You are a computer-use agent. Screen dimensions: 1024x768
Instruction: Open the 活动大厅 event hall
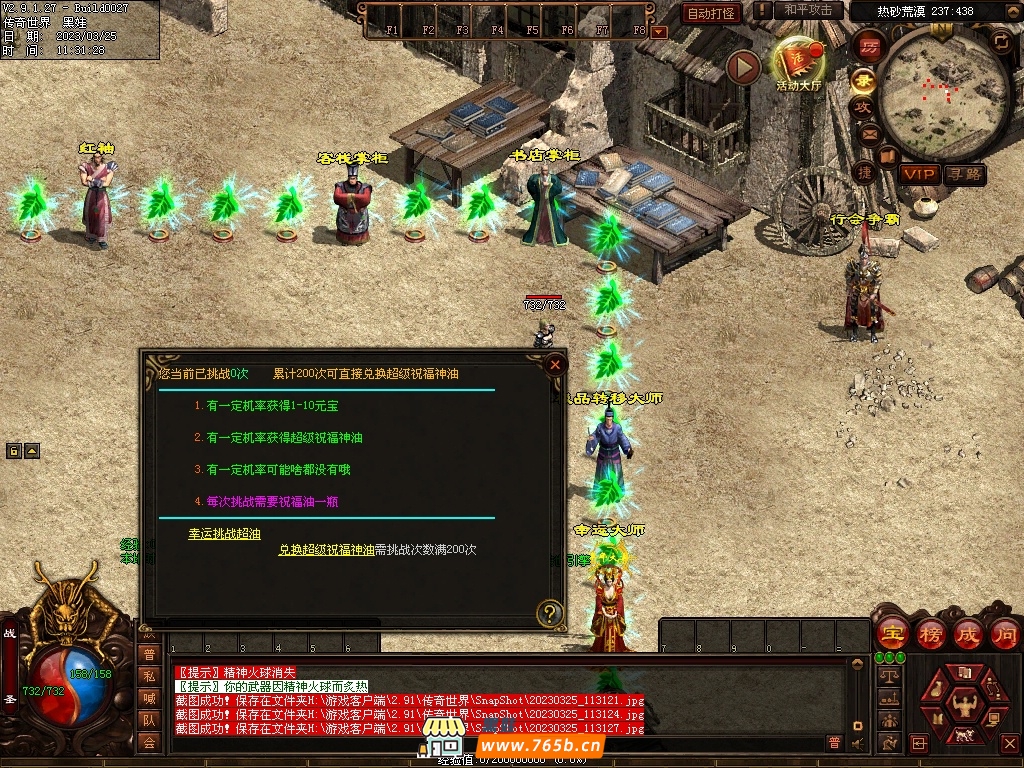coord(797,64)
